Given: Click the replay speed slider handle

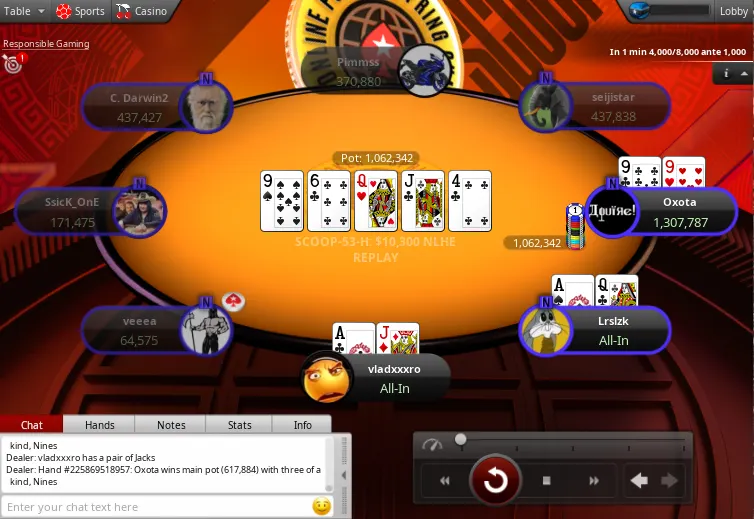Looking at the screenshot, I should coord(461,439).
